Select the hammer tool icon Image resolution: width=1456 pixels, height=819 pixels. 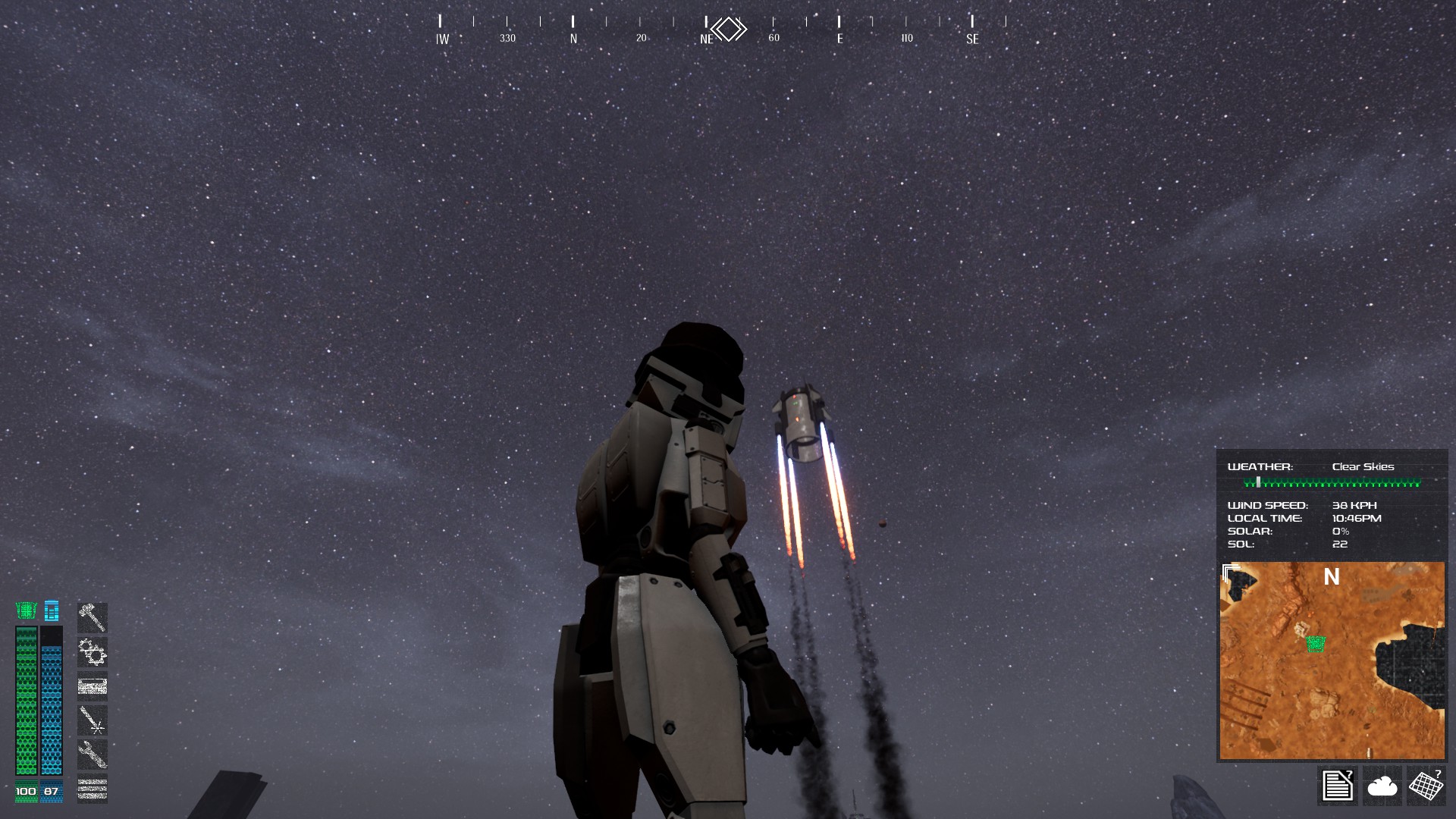click(x=93, y=617)
